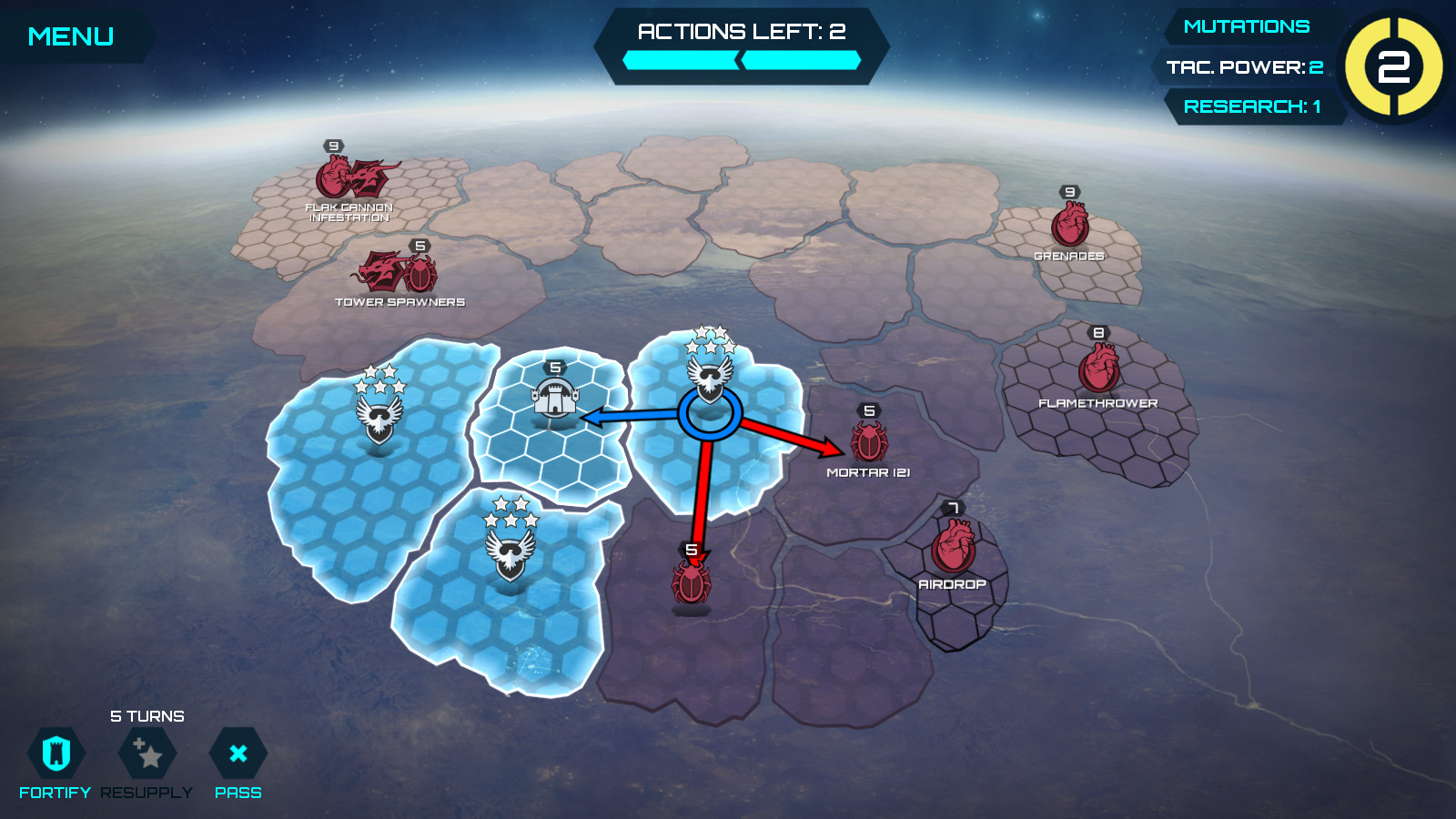Screen dimensions: 1456x819
Task: Open the Menu
Action: [71, 35]
